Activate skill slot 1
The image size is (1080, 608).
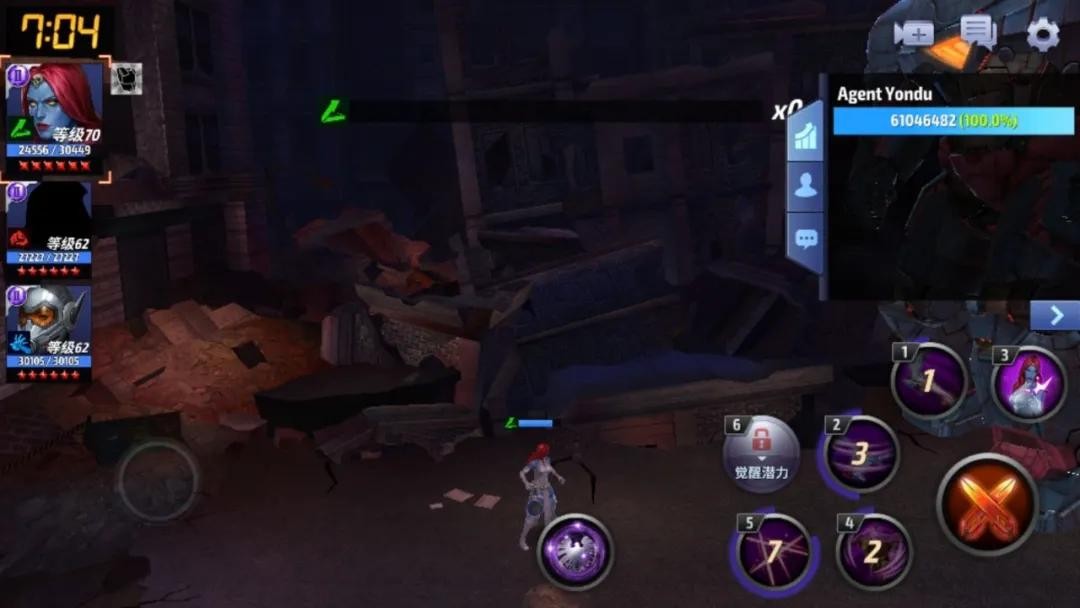click(929, 381)
